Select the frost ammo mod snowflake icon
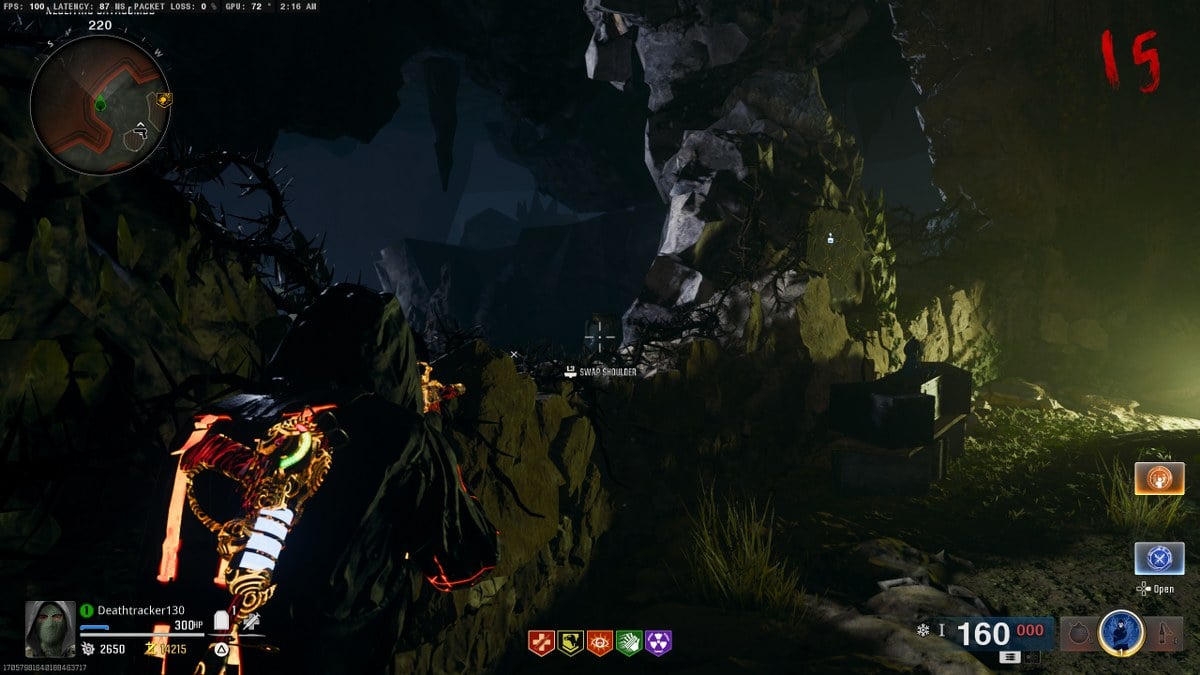This screenshot has width=1200, height=675. [922, 630]
